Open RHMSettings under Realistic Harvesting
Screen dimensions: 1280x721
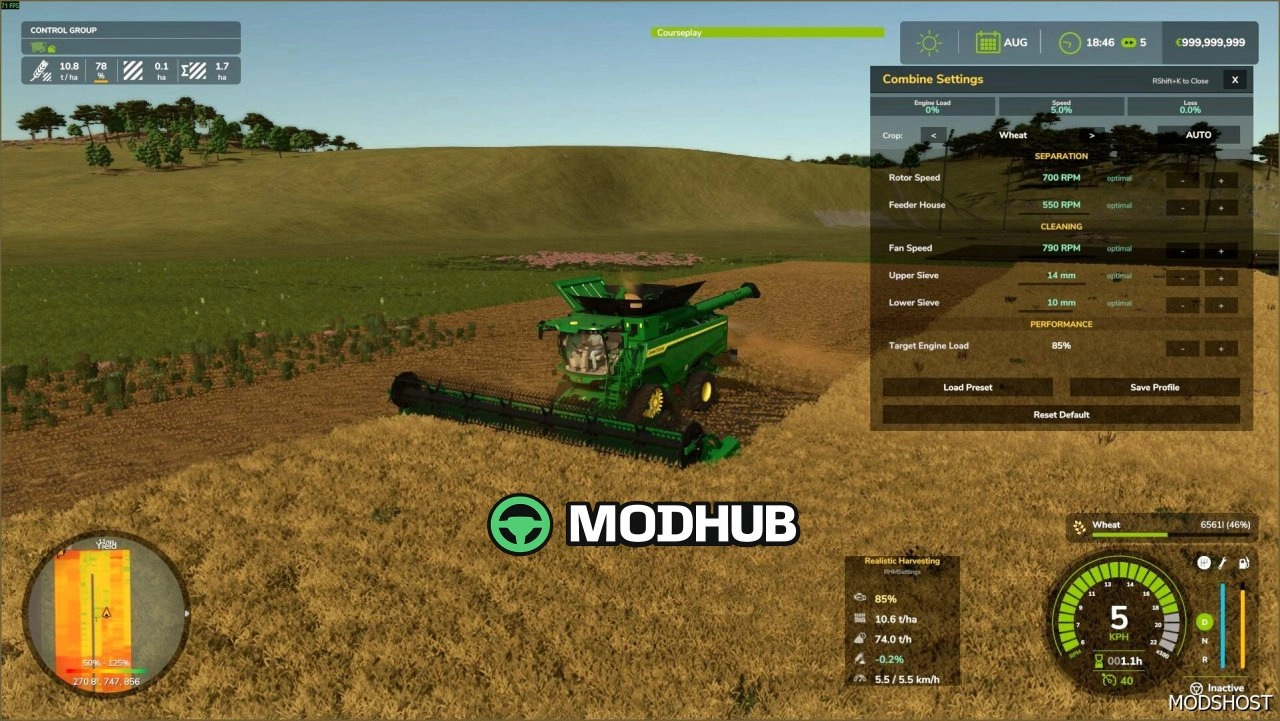point(901,572)
